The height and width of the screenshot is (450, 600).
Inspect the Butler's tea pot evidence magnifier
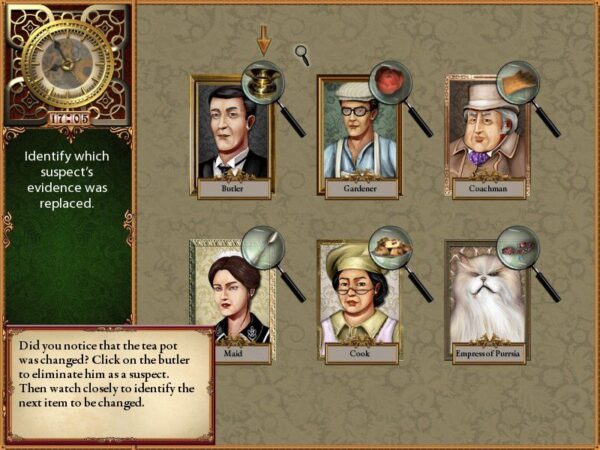coord(263,82)
